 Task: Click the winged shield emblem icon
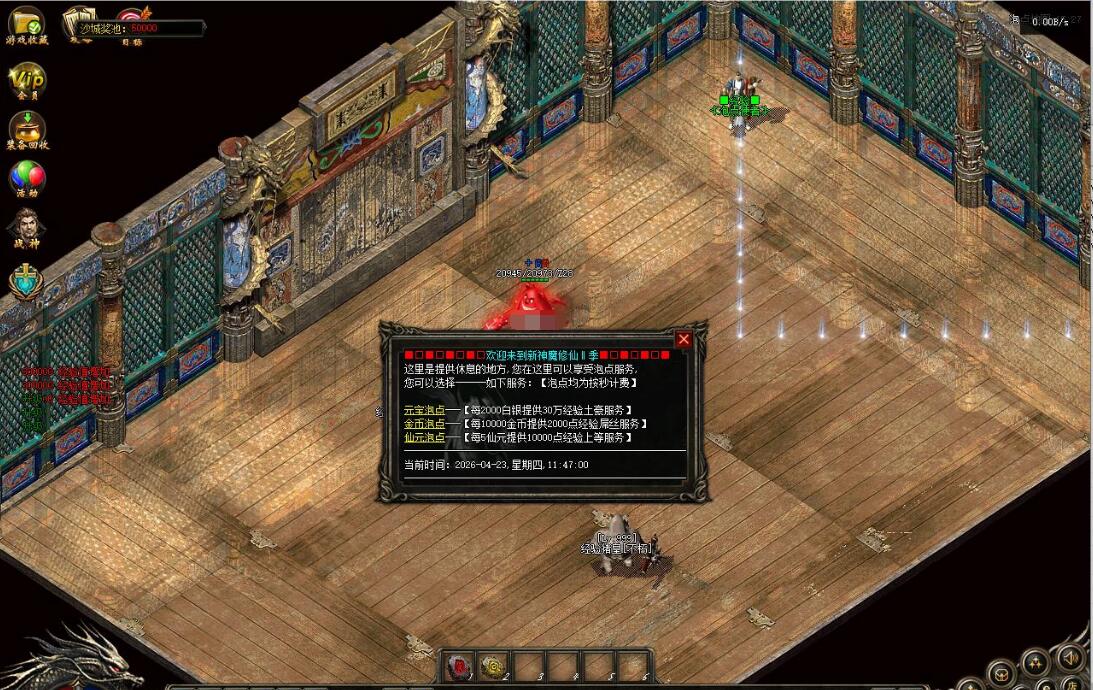(x=27, y=282)
